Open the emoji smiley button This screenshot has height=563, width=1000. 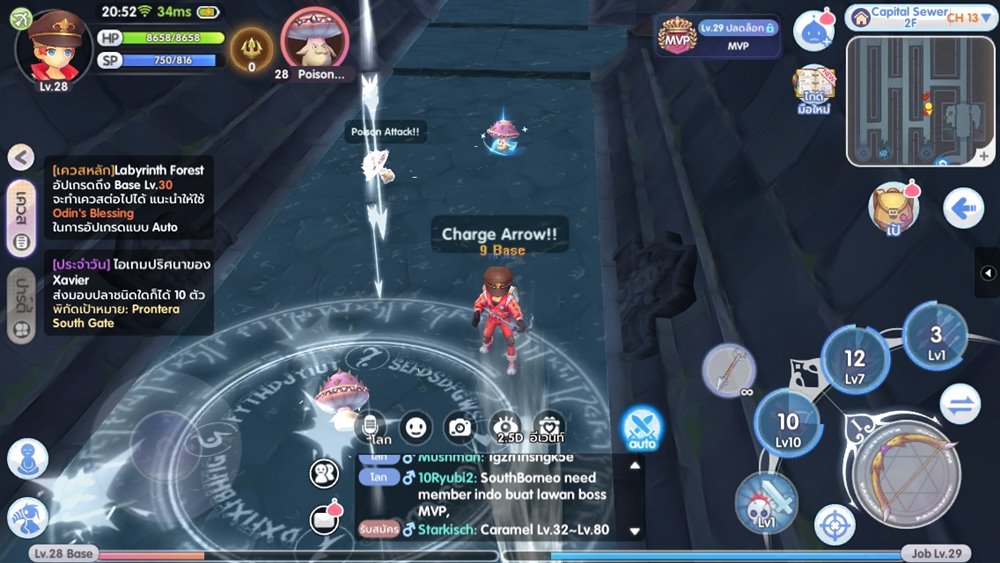point(416,427)
